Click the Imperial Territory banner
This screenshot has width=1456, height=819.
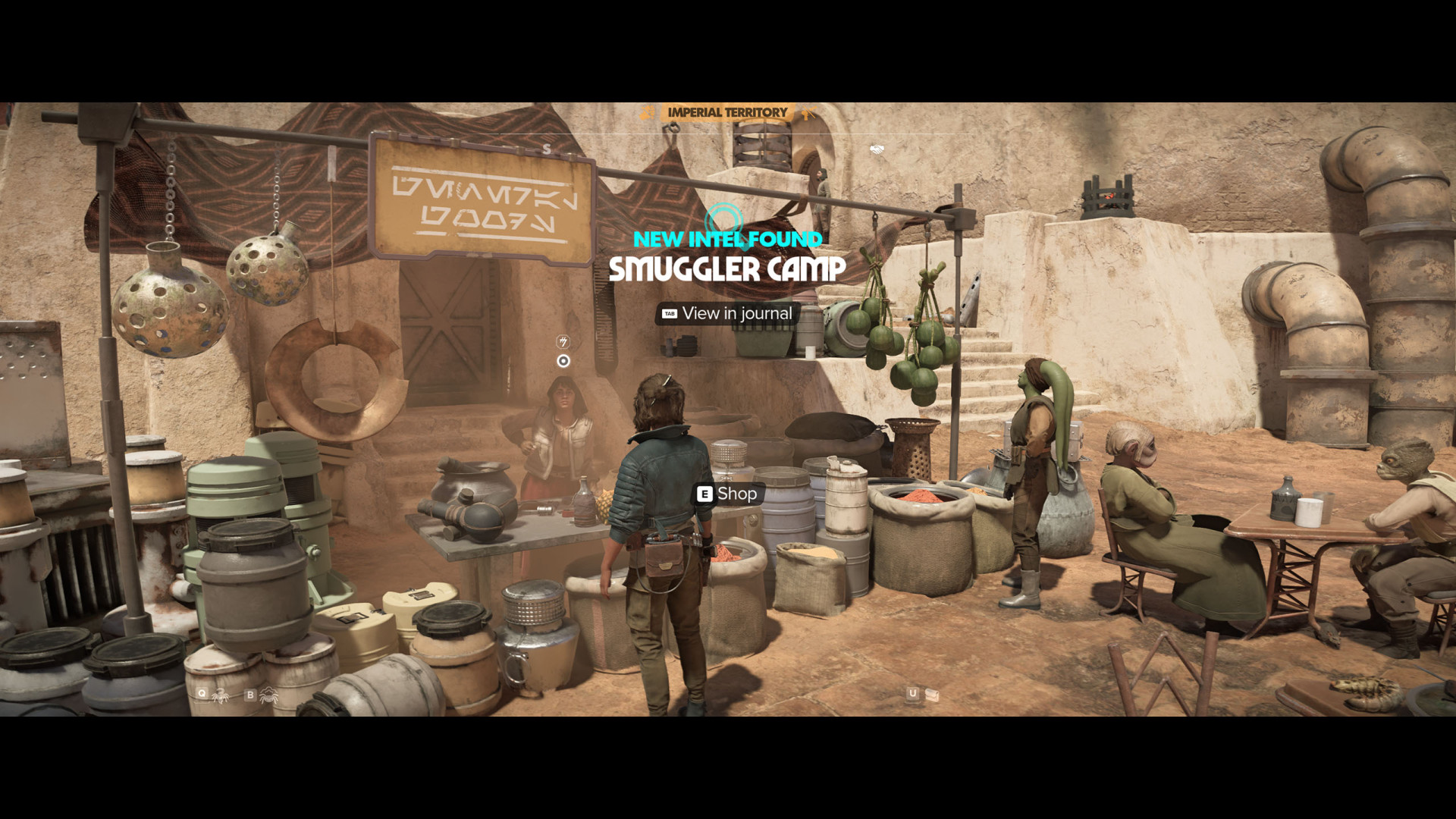727,112
